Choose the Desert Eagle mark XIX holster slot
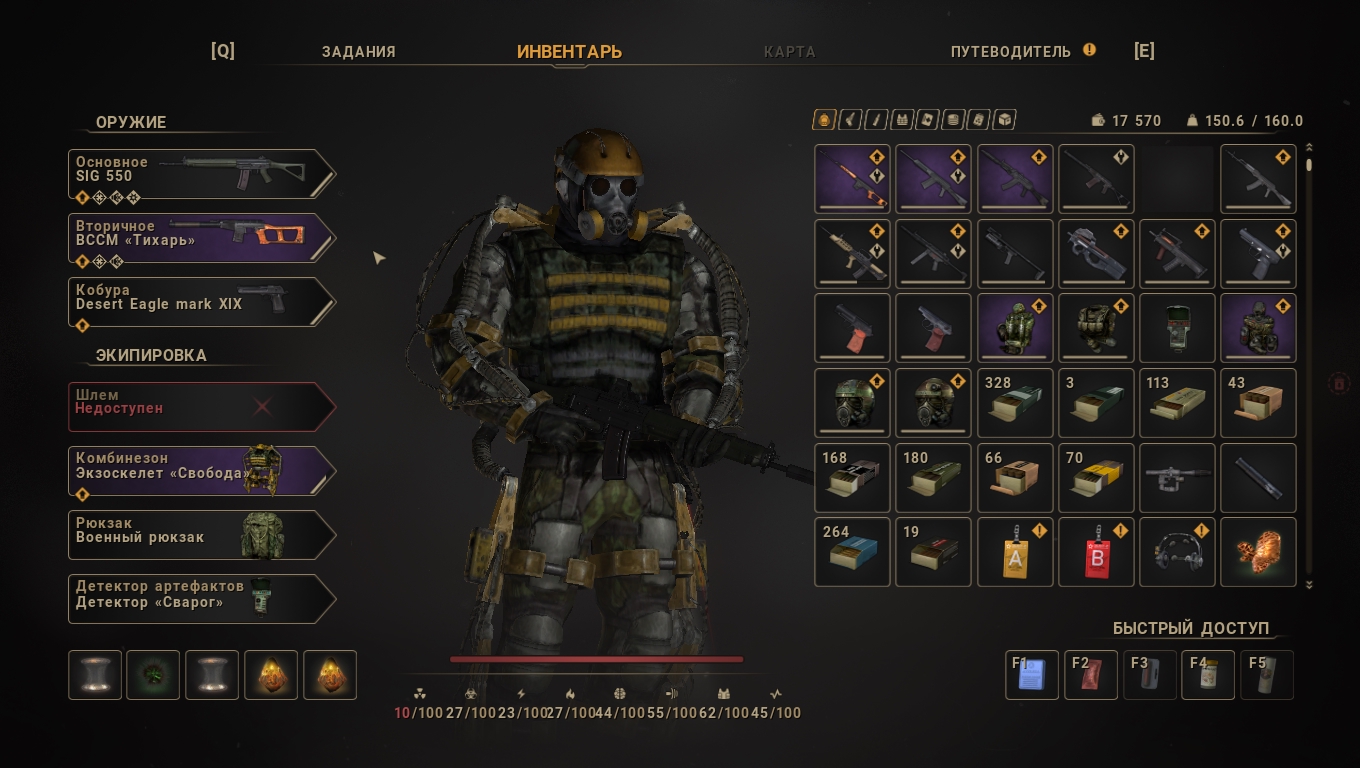 pos(200,303)
